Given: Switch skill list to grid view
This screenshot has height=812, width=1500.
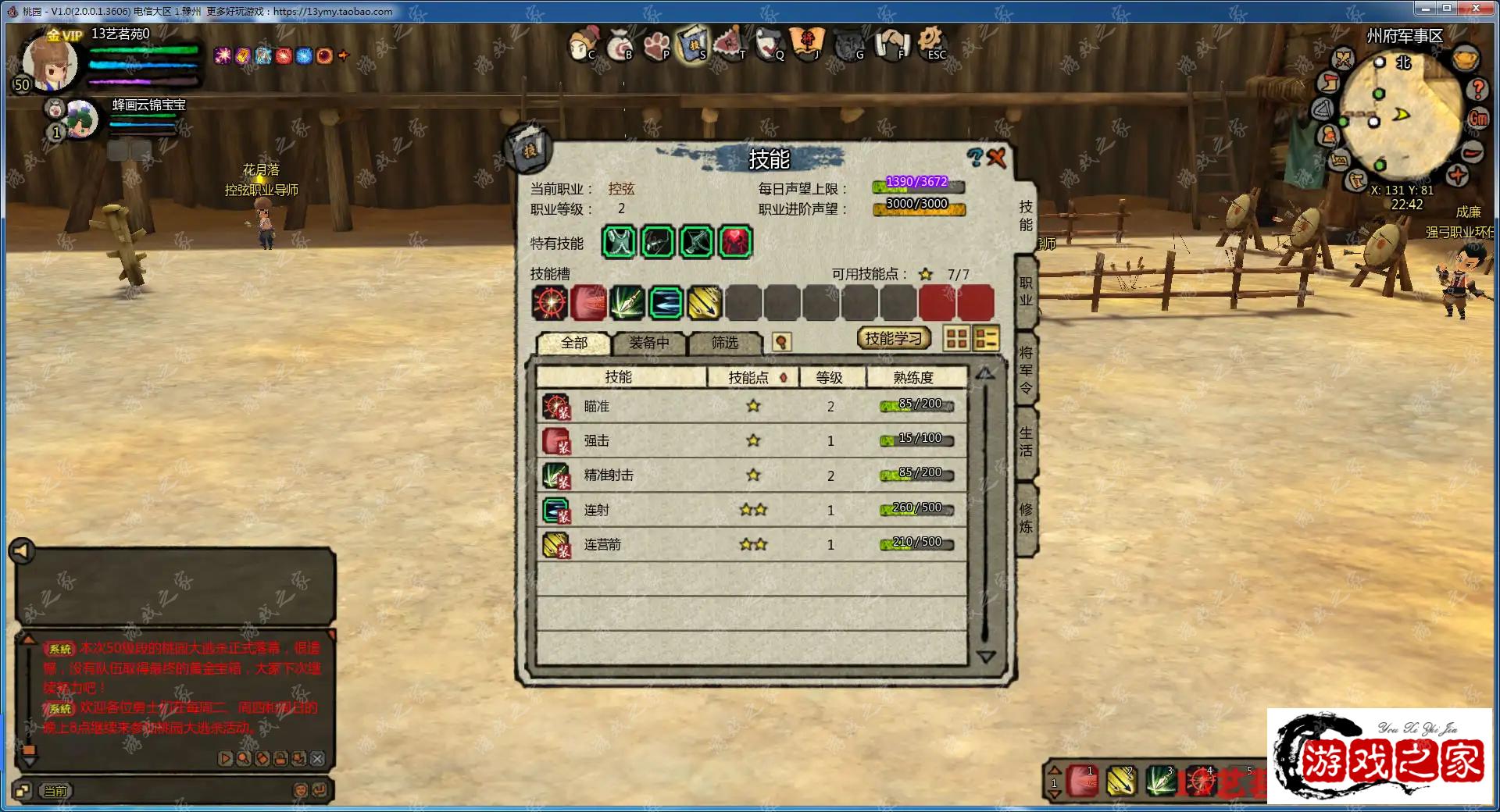Looking at the screenshot, I should pyautogui.click(x=956, y=339).
